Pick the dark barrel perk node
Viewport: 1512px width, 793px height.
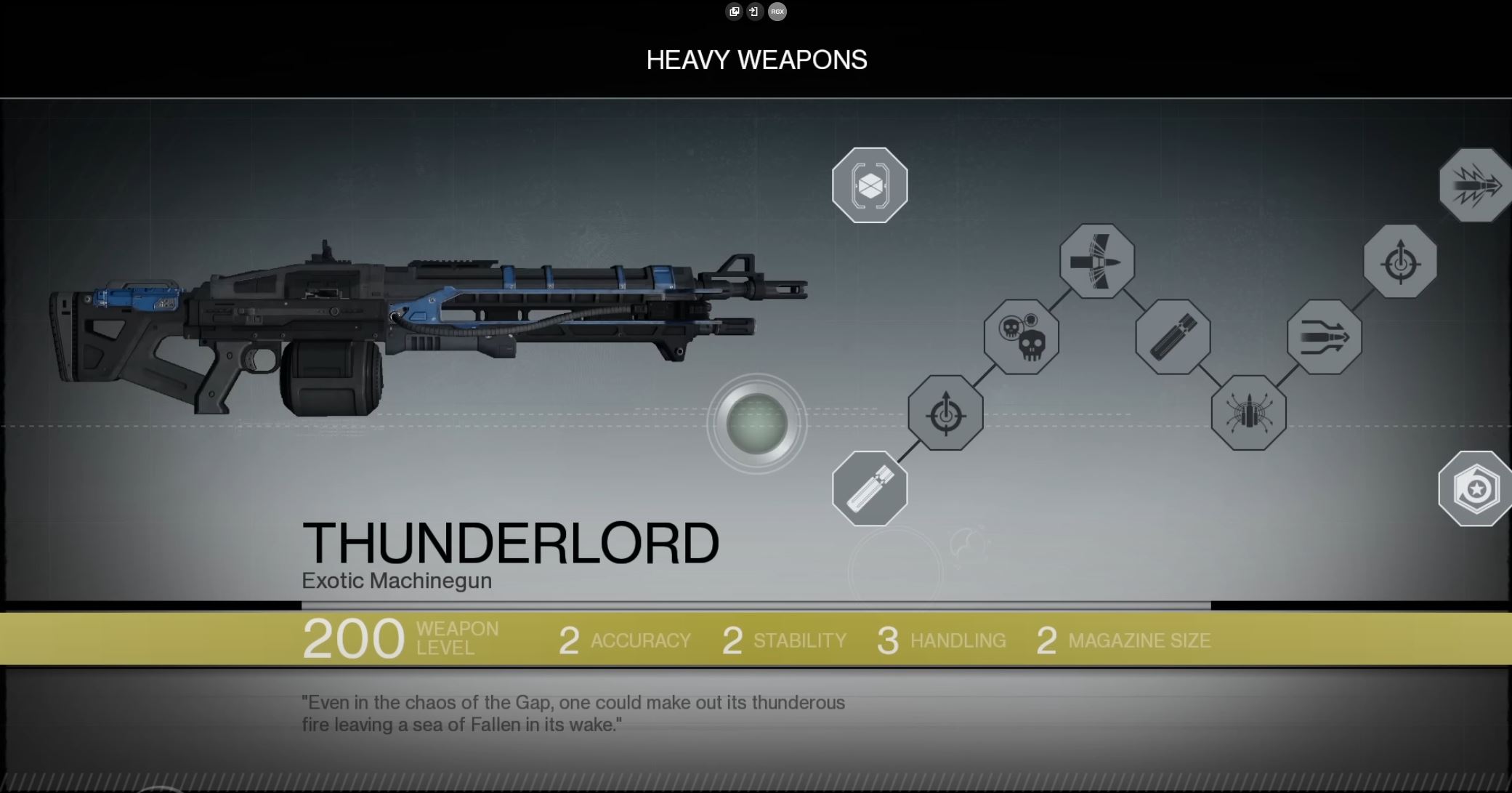[1173, 337]
